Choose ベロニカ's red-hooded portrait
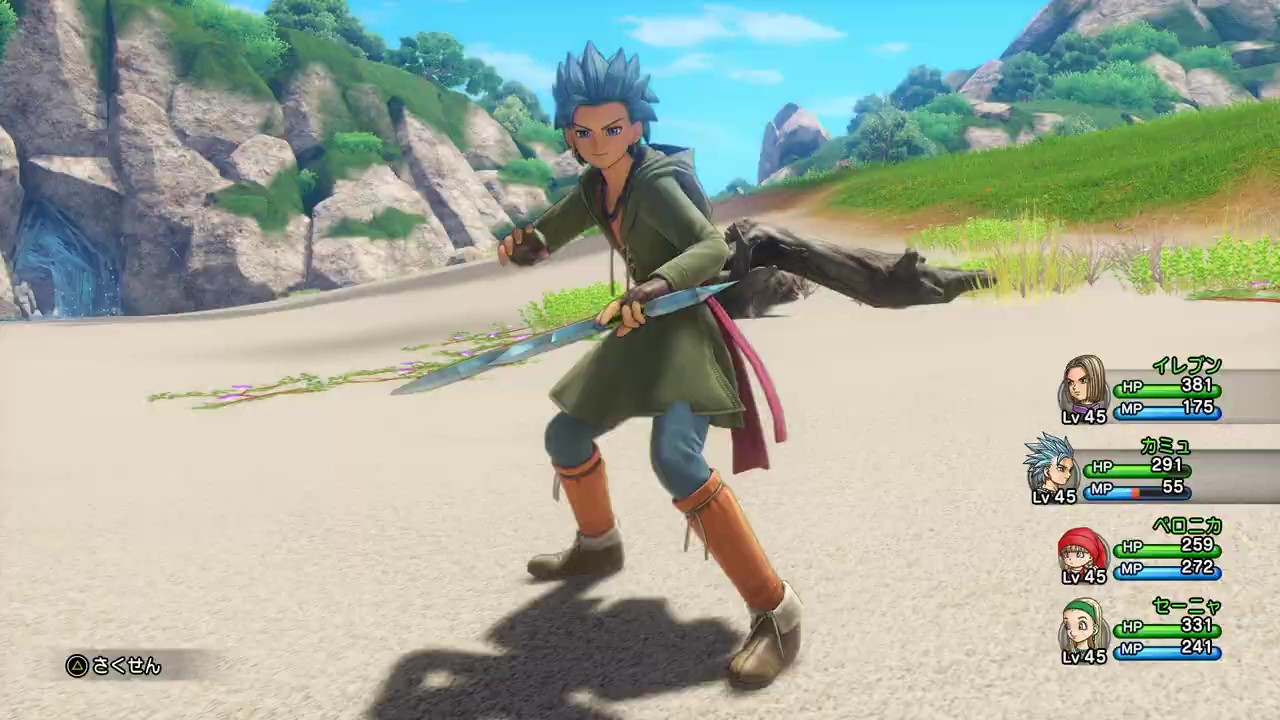Image resolution: width=1280 pixels, height=720 pixels. 1083,549
